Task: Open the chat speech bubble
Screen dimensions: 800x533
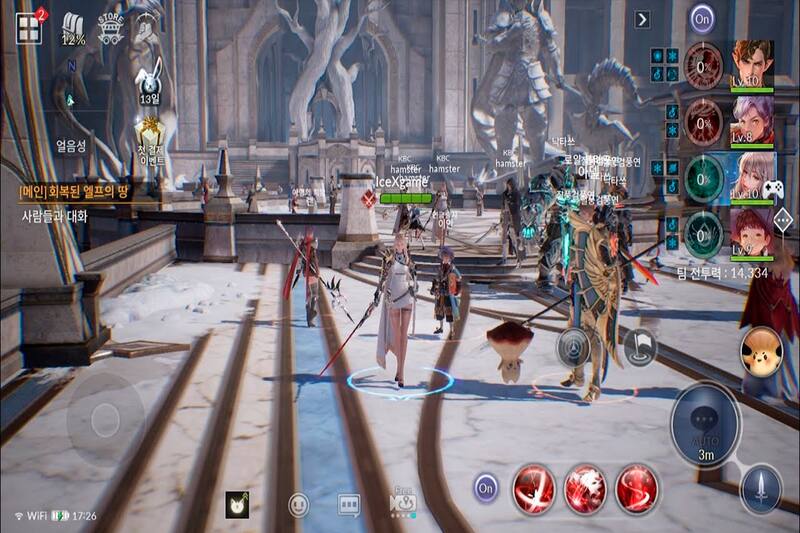Action: click(349, 505)
